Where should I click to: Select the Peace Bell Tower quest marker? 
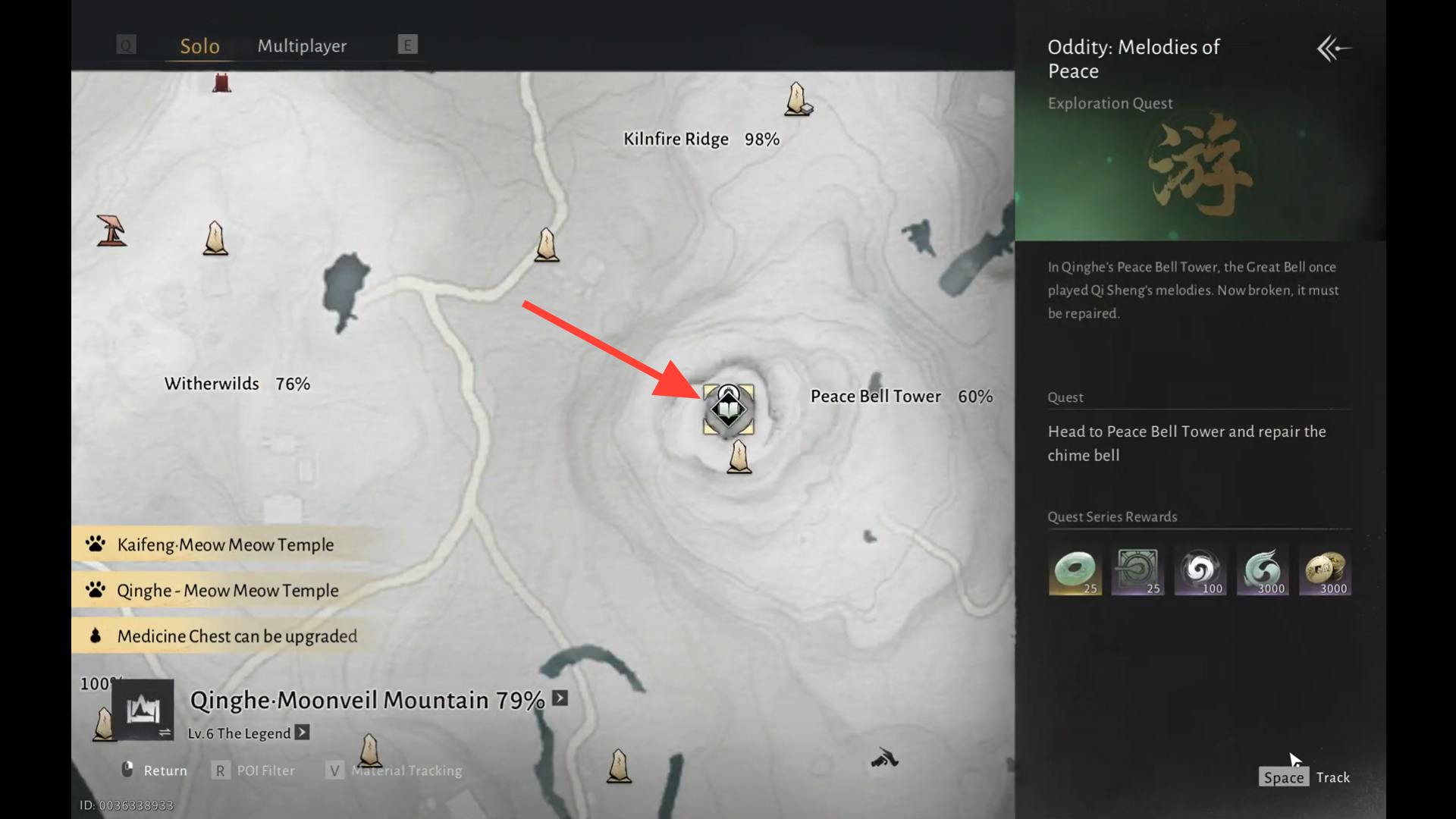tap(728, 410)
